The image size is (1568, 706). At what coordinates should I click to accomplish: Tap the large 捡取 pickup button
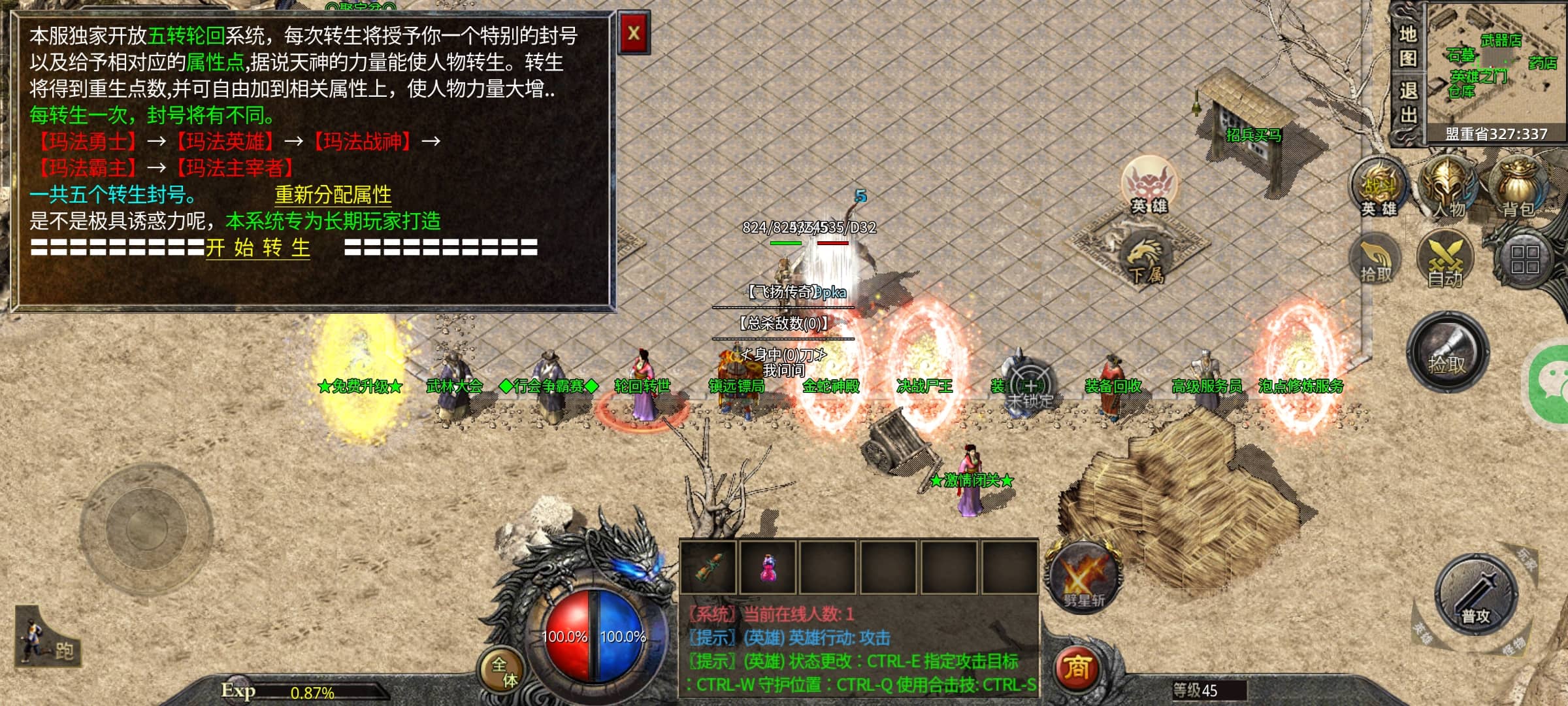coord(1447,353)
